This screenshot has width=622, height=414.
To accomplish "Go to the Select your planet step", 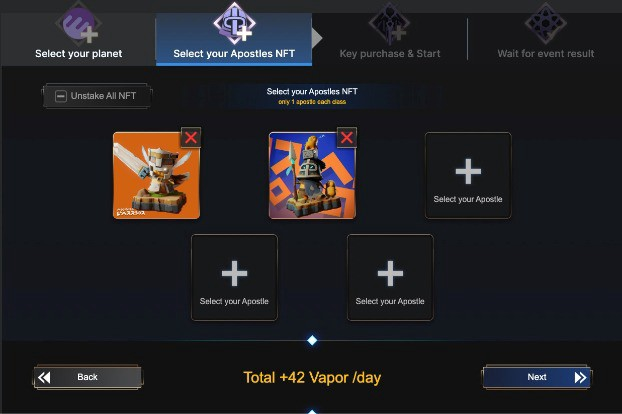I will tap(78, 38).
